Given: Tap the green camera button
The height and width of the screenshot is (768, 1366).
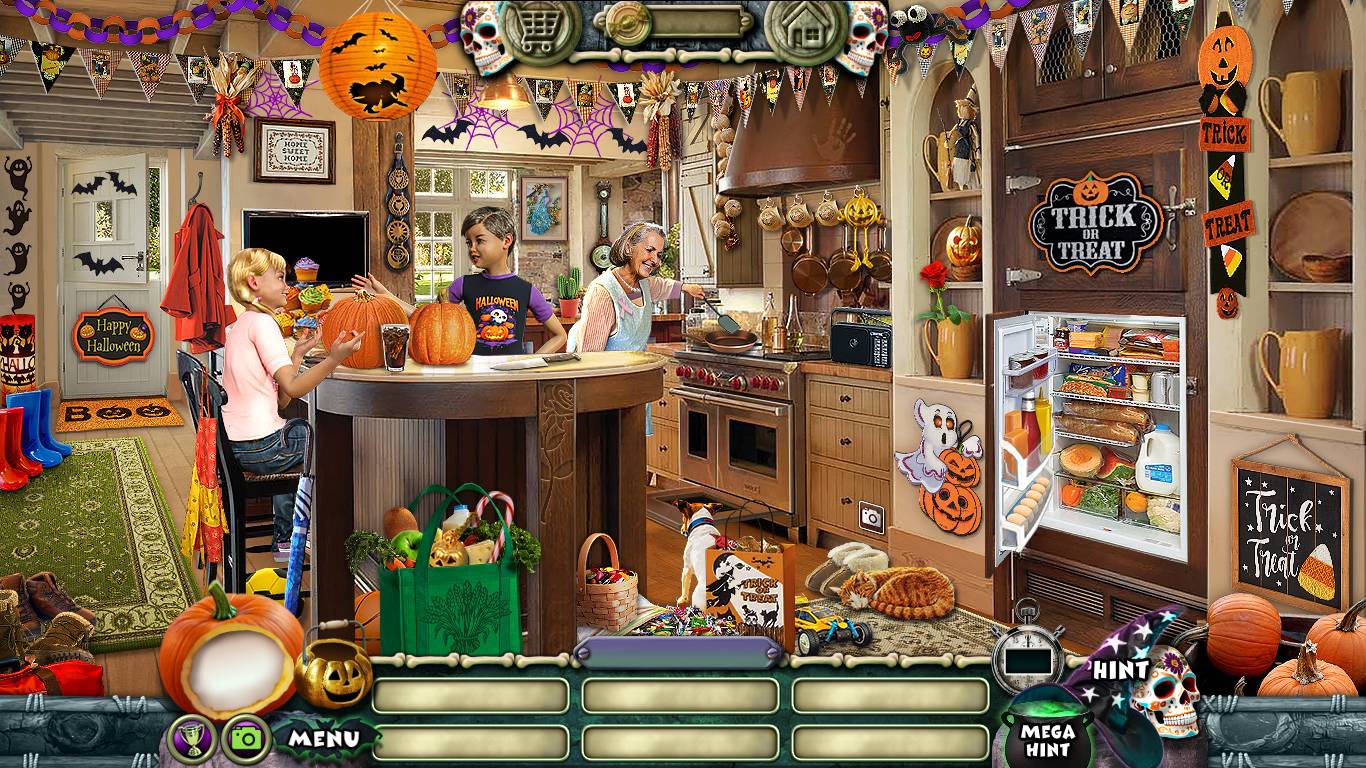Looking at the screenshot, I should point(246,739).
